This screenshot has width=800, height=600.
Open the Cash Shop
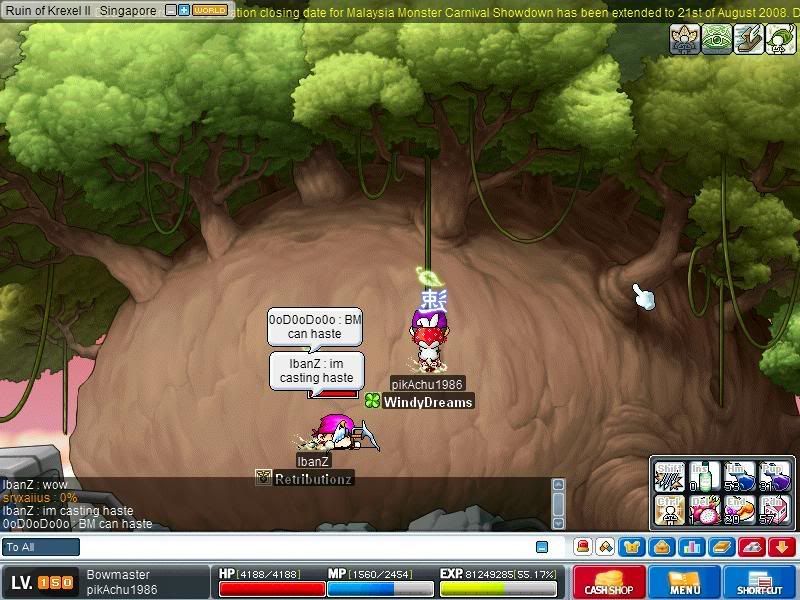pyautogui.click(x=609, y=582)
